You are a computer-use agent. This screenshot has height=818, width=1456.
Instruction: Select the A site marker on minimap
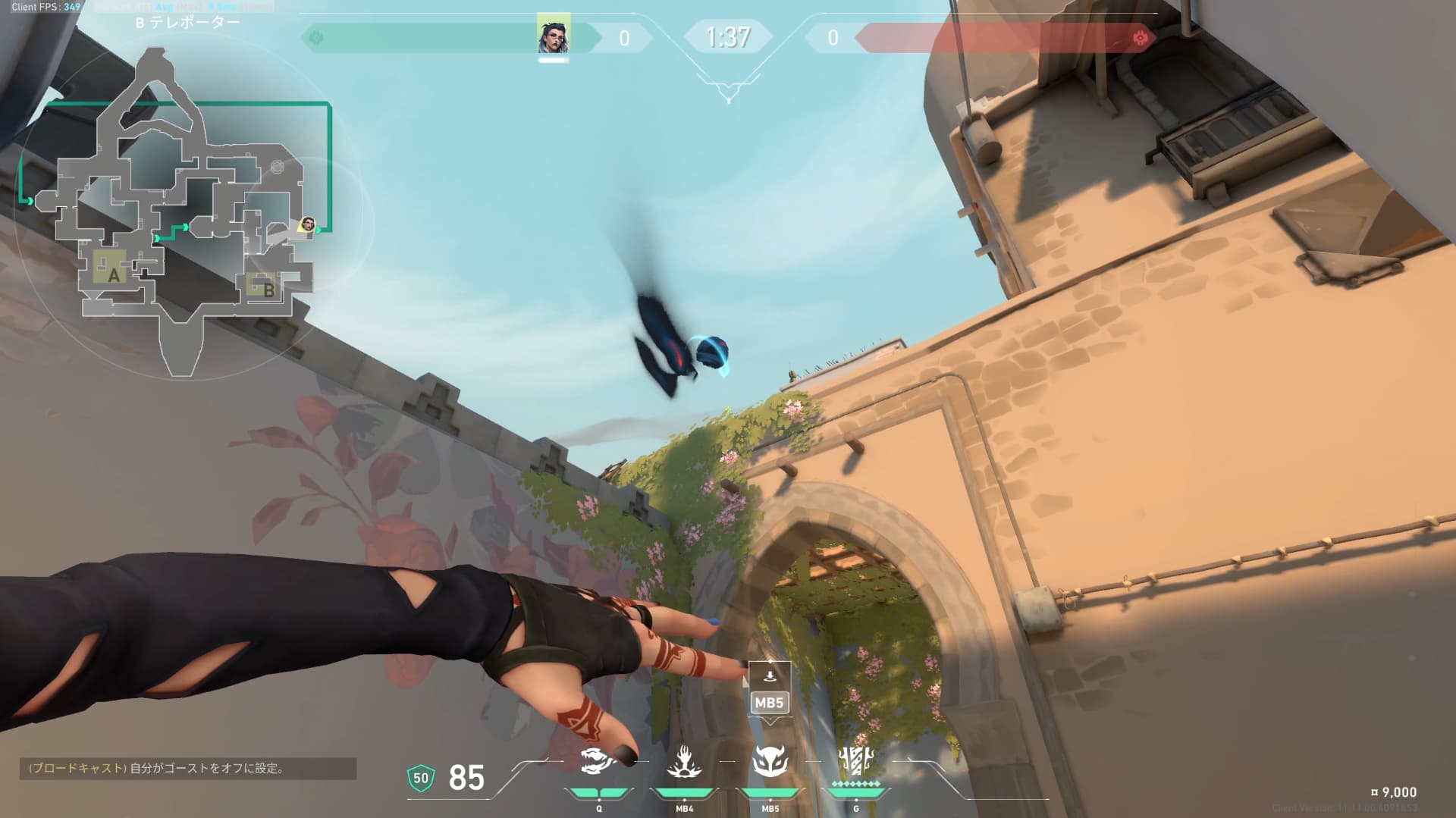pyautogui.click(x=113, y=274)
